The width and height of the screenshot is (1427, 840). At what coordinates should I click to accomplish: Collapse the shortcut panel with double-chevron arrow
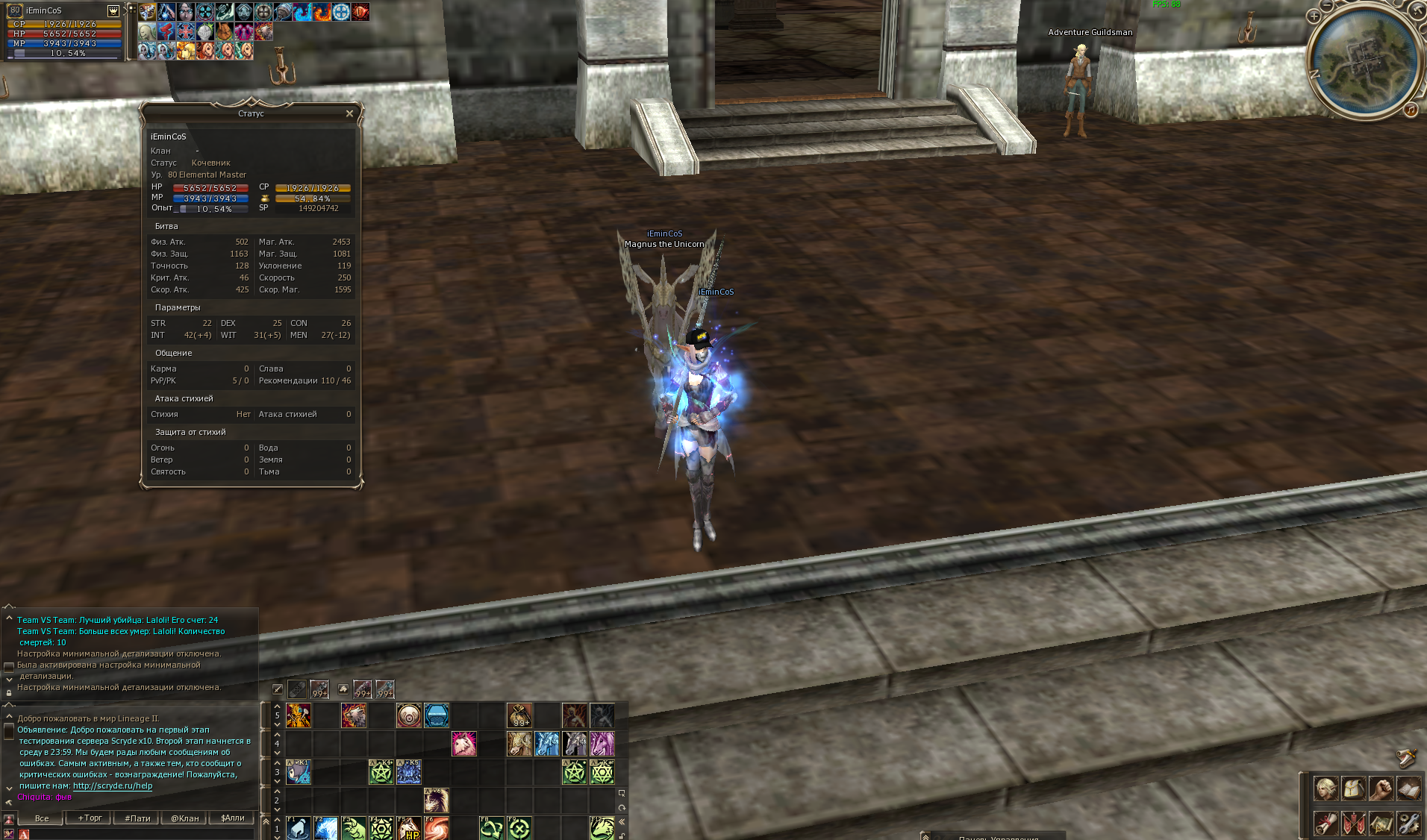click(622, 821)
